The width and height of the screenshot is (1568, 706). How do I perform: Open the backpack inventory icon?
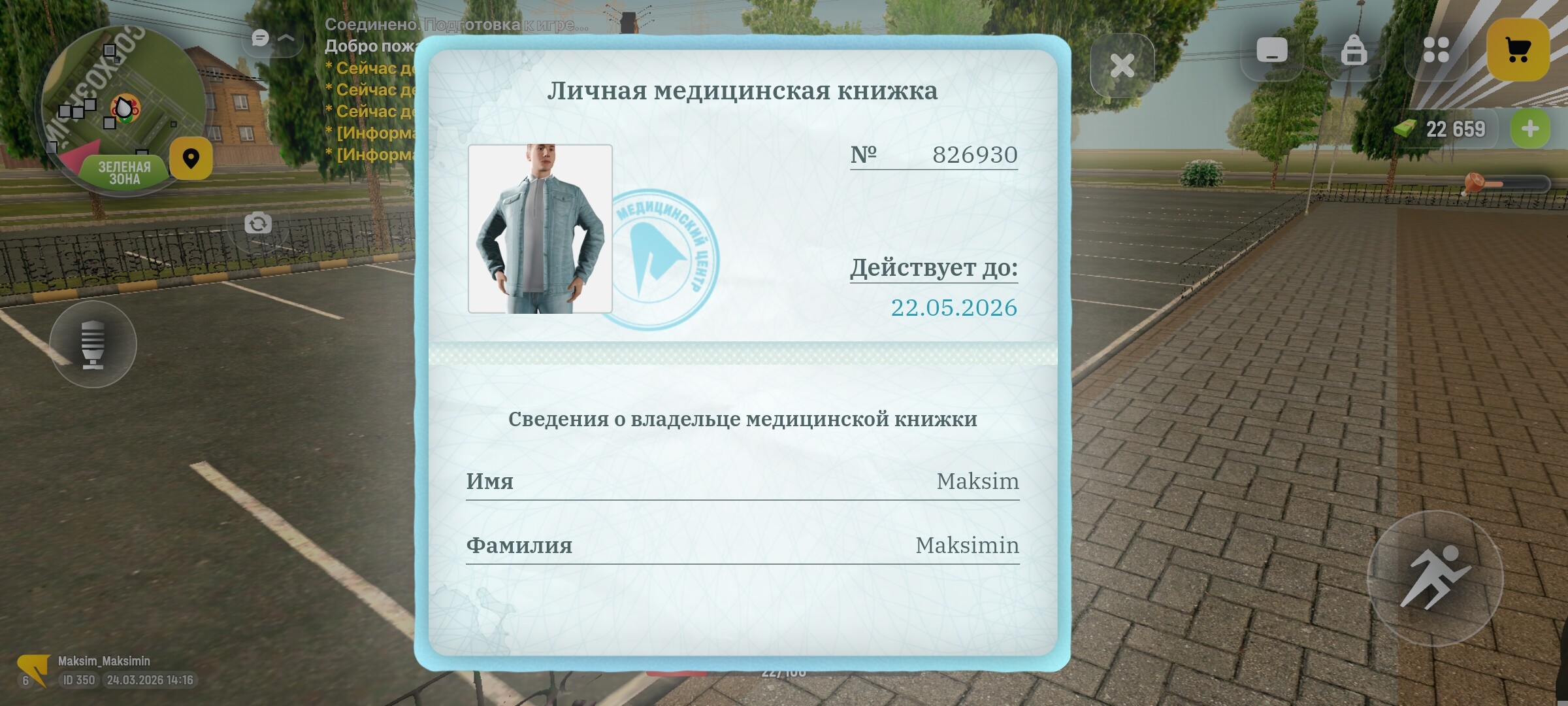(x=1354, y=49)
